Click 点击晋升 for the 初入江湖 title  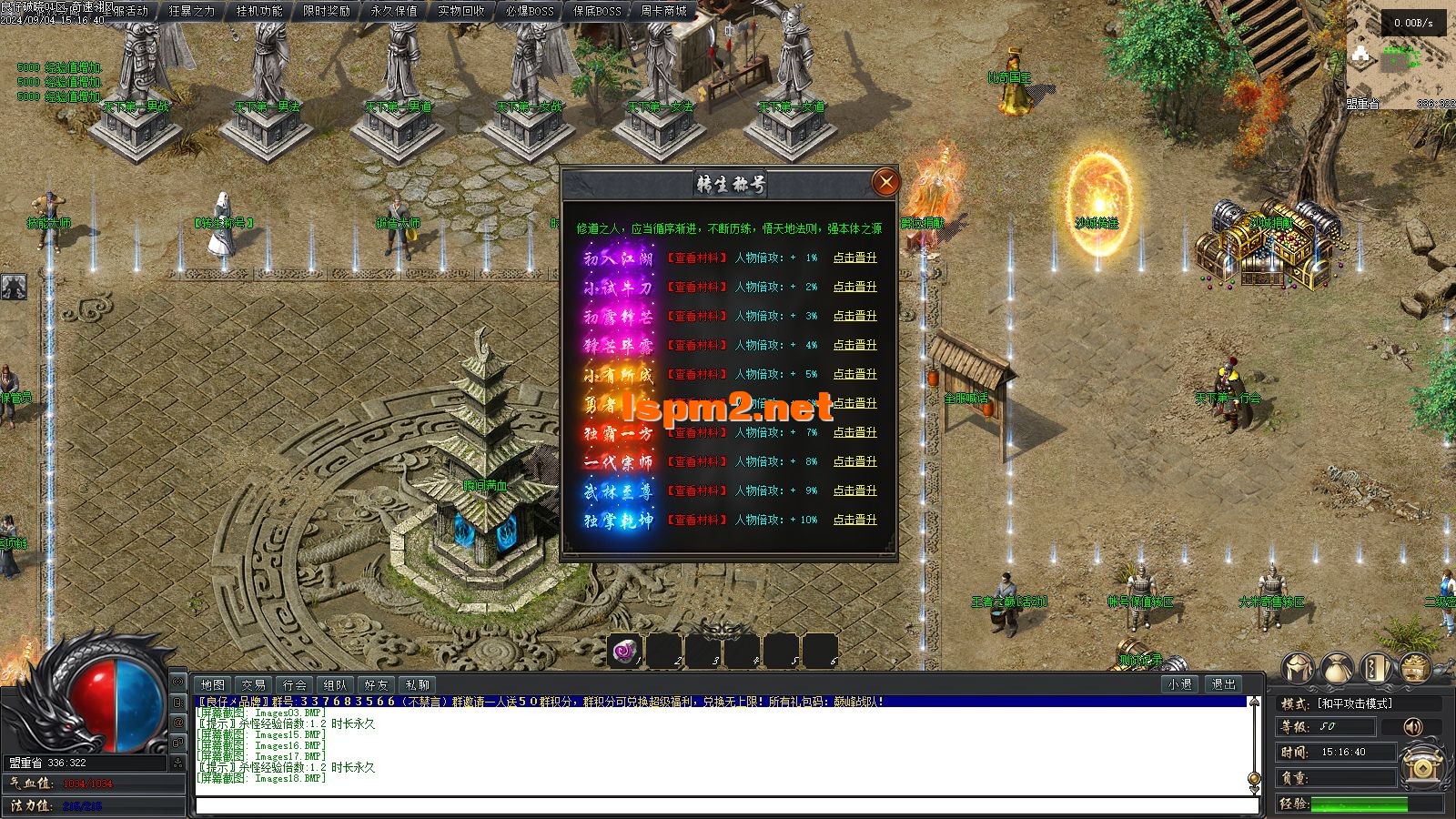click(x=854, y=258)
